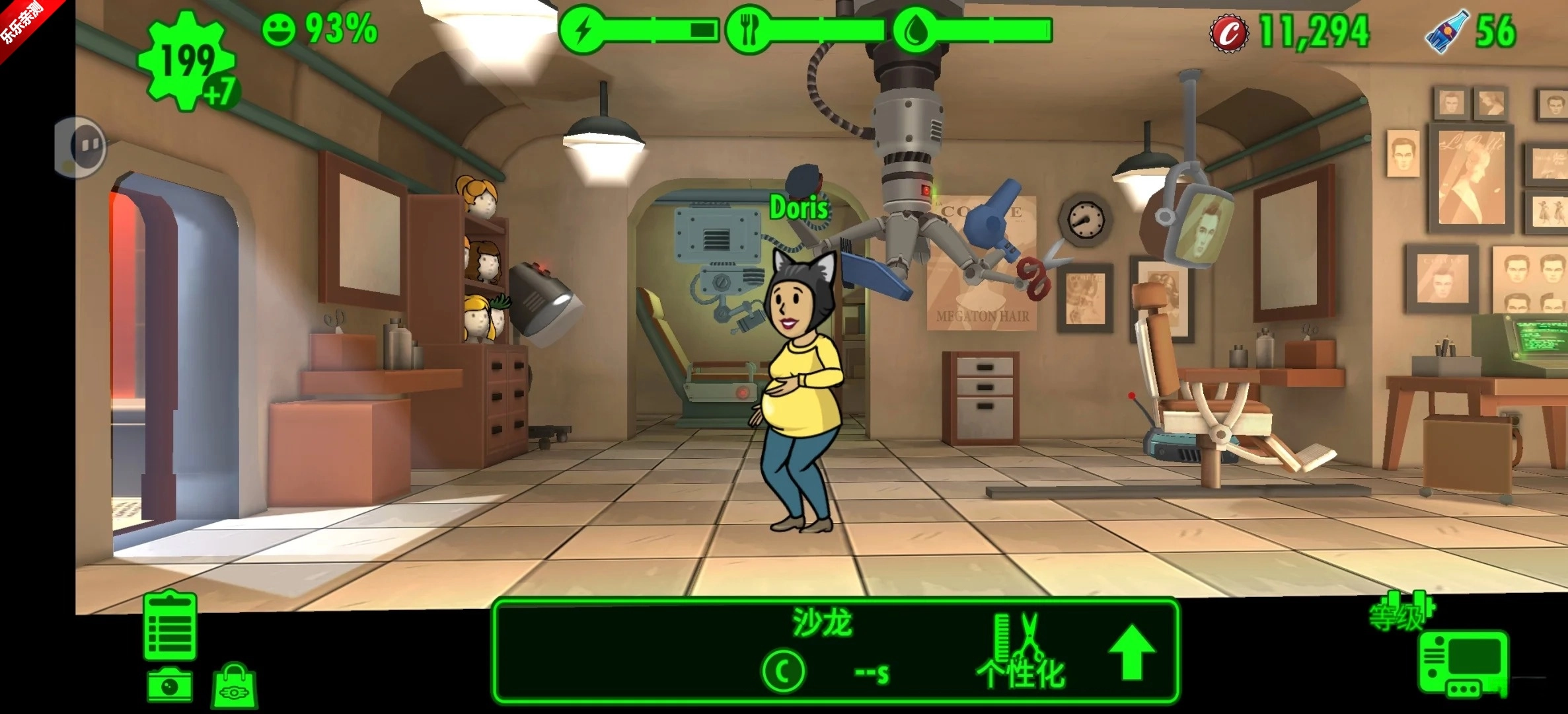The width and height of the screenshot is (1568, 714).
Task: Open the objectives clipboard
Action: [x=170, y=625]
